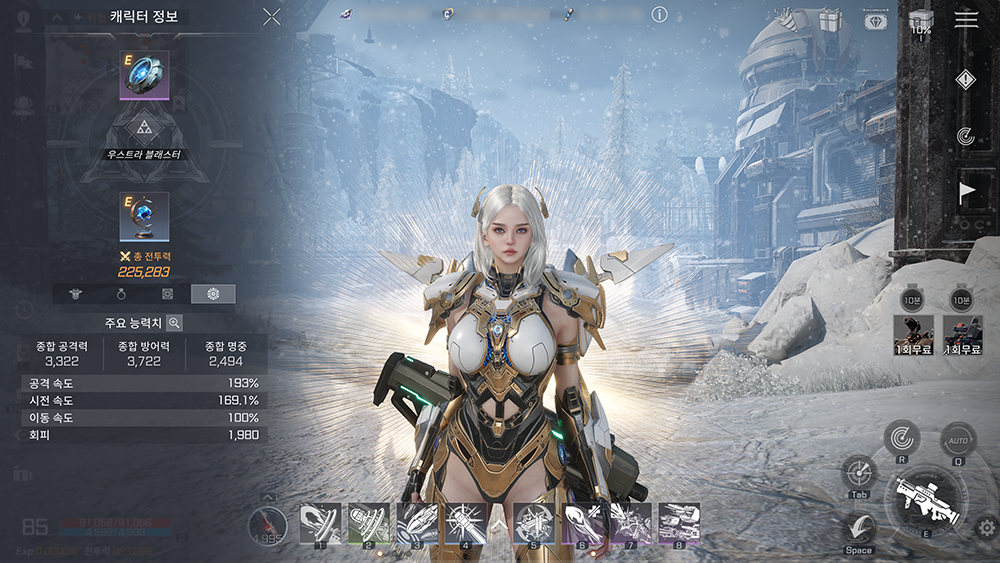Activate the Space dodge skill
This screenshot has width=1000, height=563.
pyautogui.click(x=858, y=528)
